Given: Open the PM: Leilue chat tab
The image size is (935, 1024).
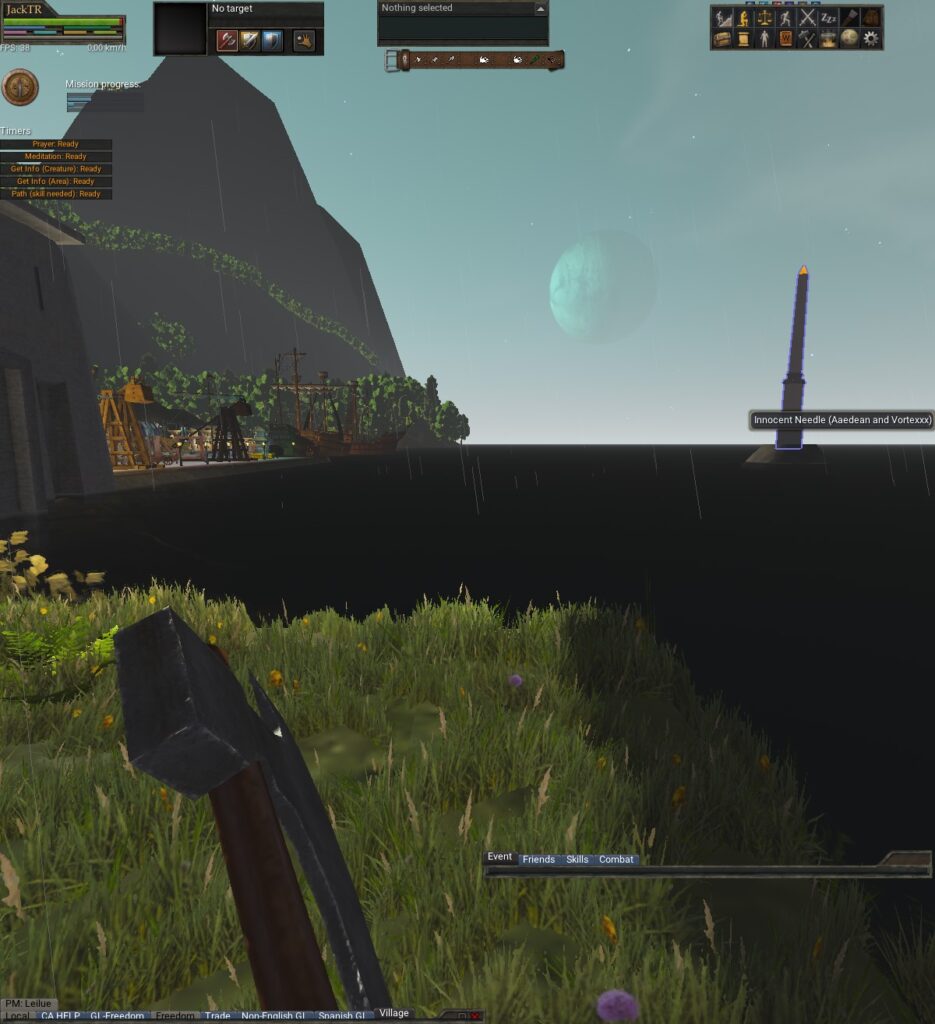Looking at the screenshot, I should pos(29,1003).
